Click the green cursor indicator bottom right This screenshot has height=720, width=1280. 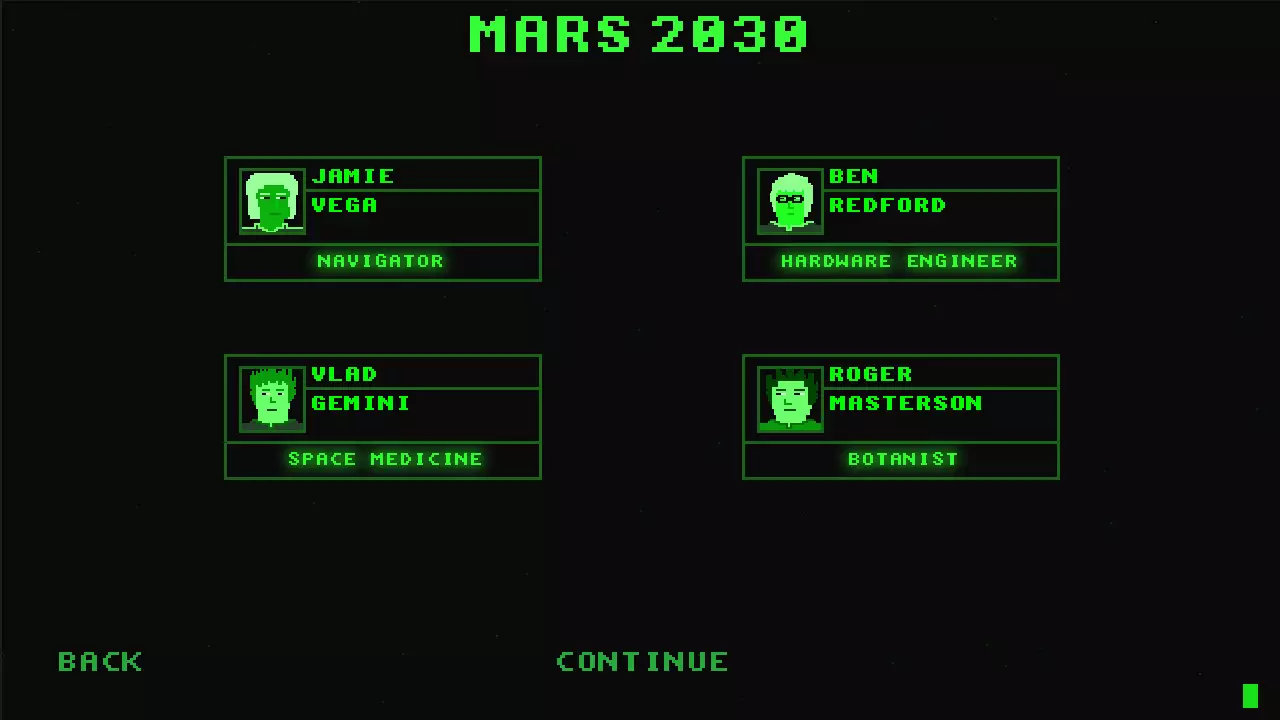click(x=1251, y=694)
